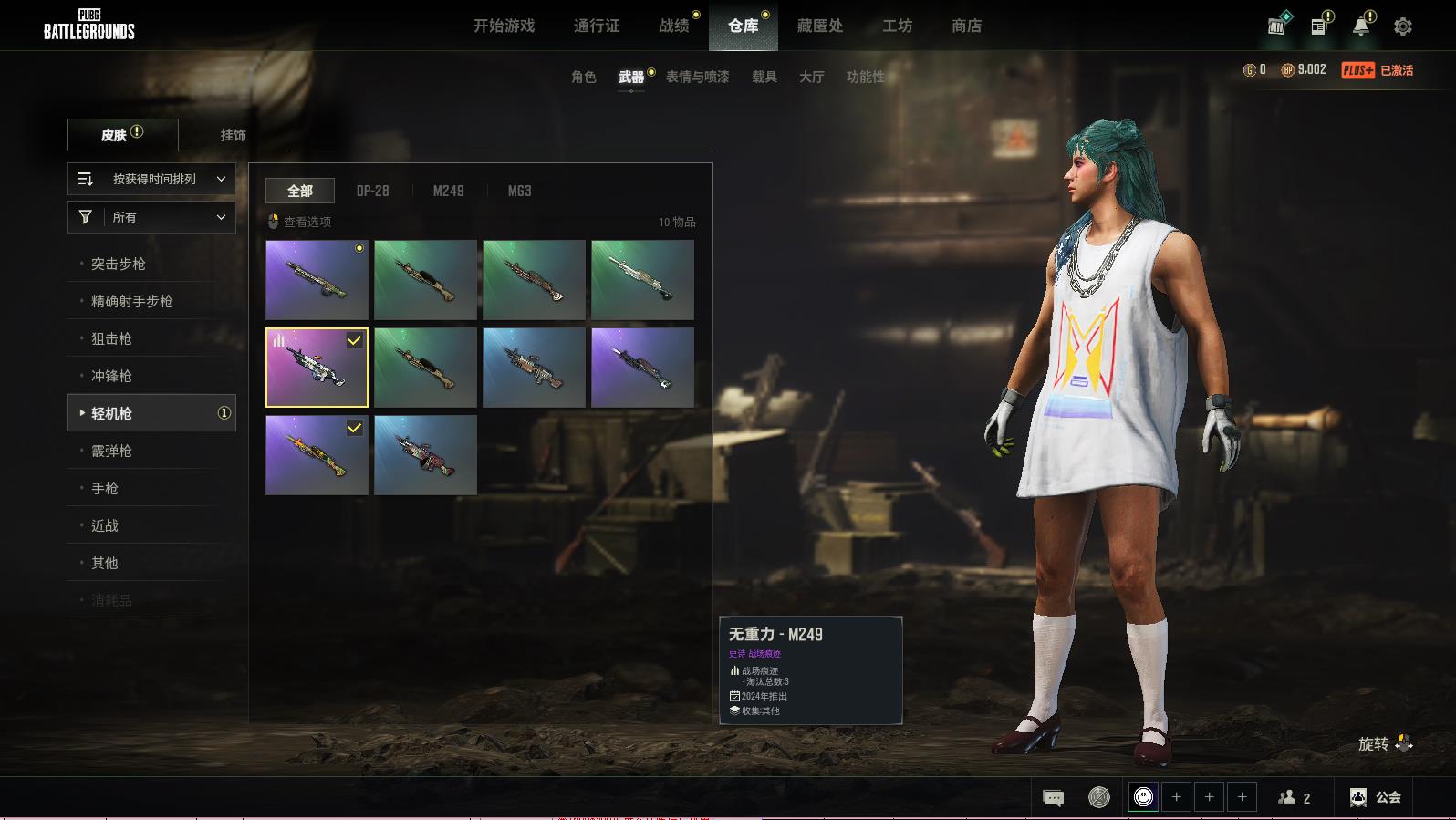Filter skins by MG3
The width and height of the screenshot is (1456, 820).
point(519,191)
